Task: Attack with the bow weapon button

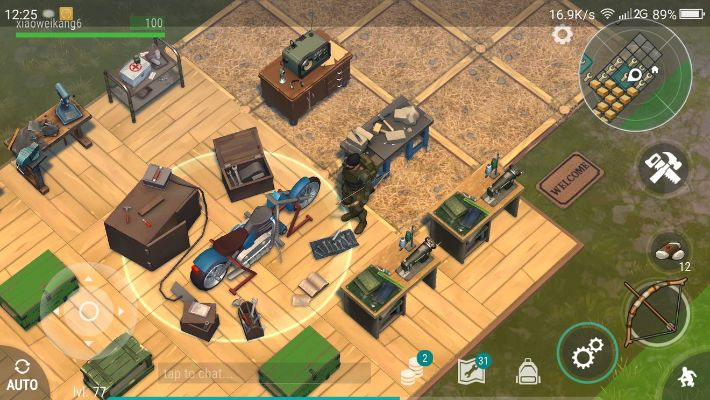Action: (x=655, y=310)
